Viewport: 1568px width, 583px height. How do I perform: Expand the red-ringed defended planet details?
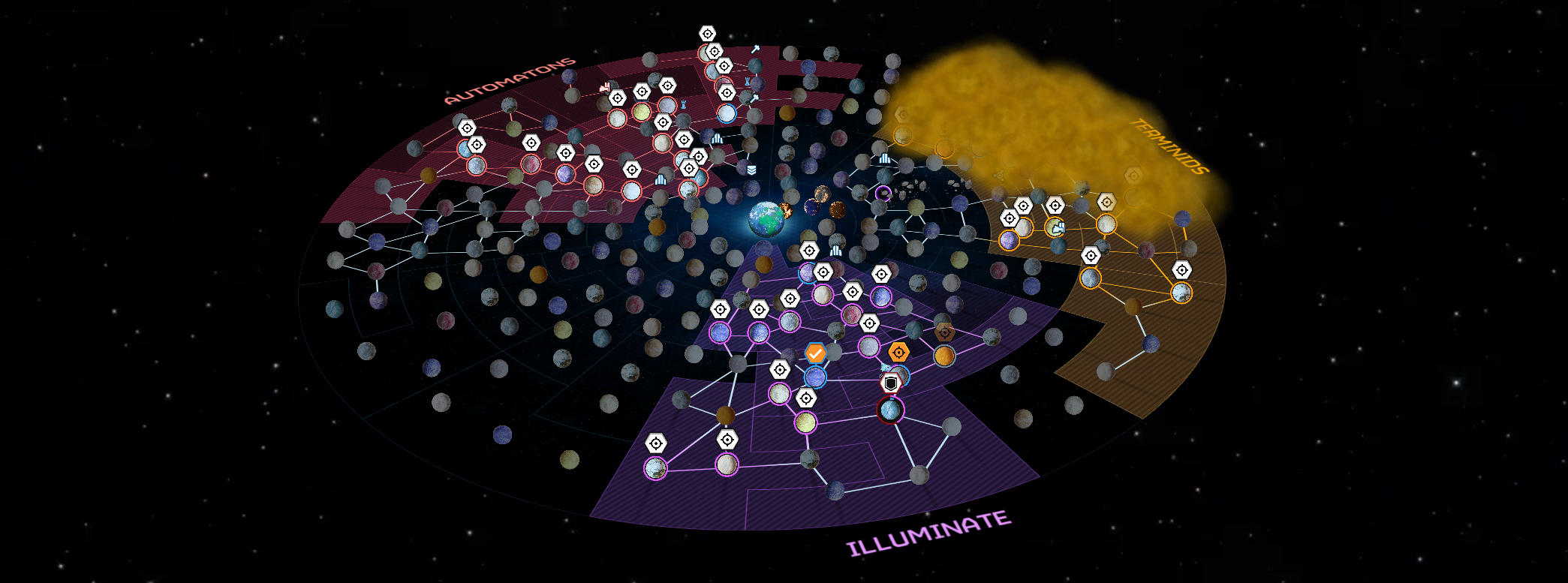pyautogui.click(x=890, y=409)
